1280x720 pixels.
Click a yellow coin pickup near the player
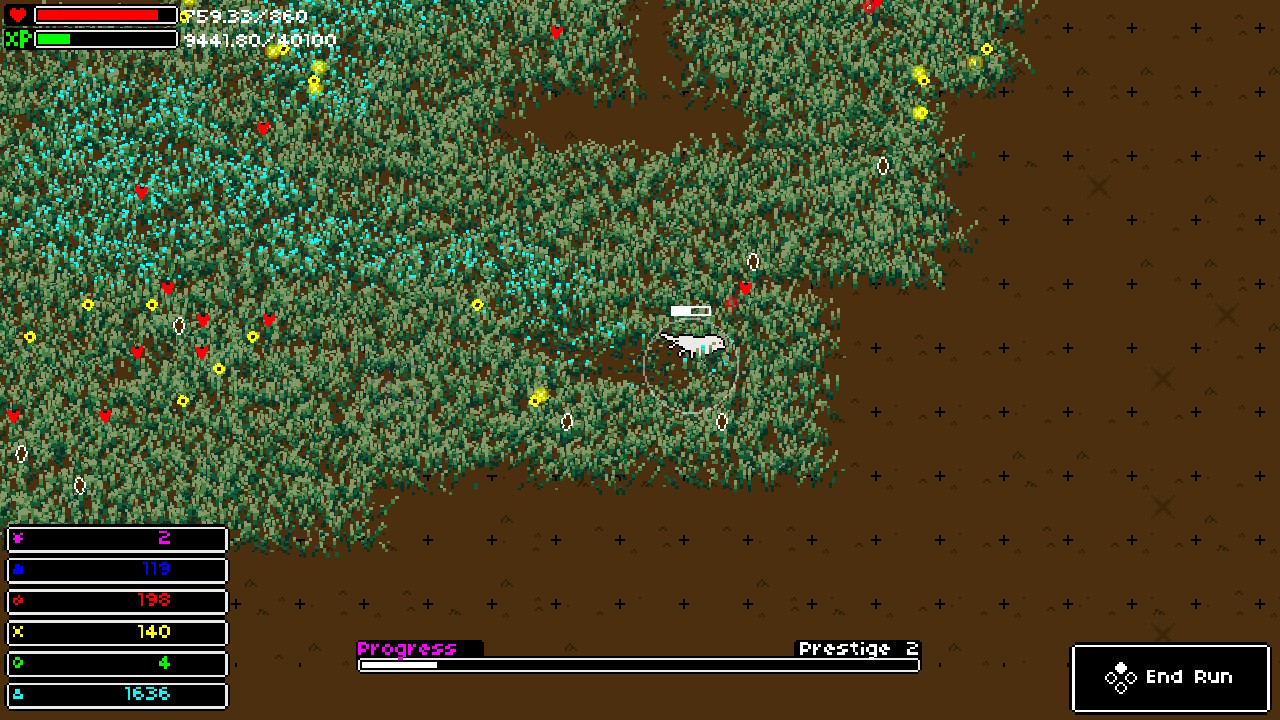pos(535,397)
